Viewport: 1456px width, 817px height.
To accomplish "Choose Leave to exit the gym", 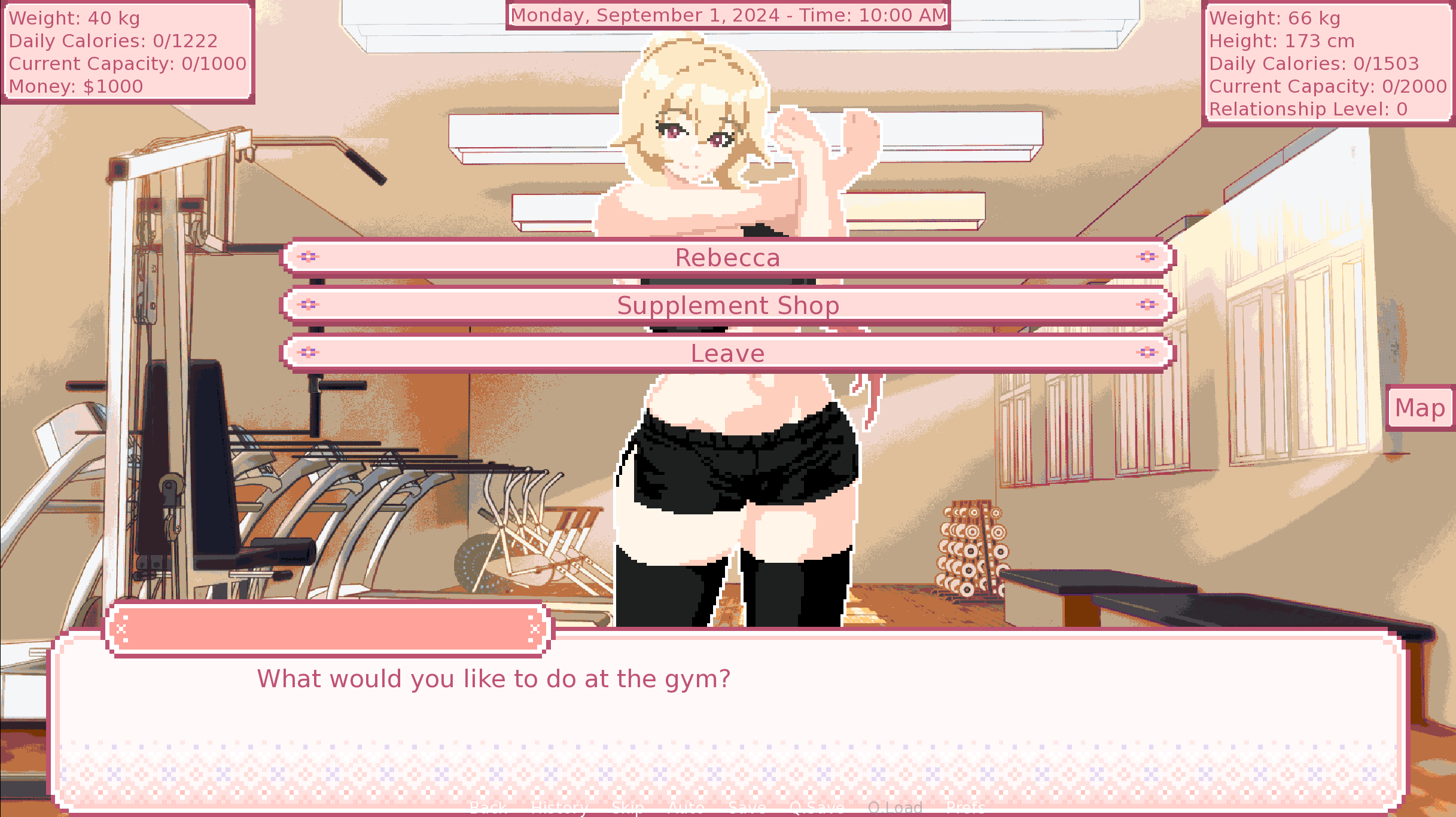I will (x=727, y=353).
